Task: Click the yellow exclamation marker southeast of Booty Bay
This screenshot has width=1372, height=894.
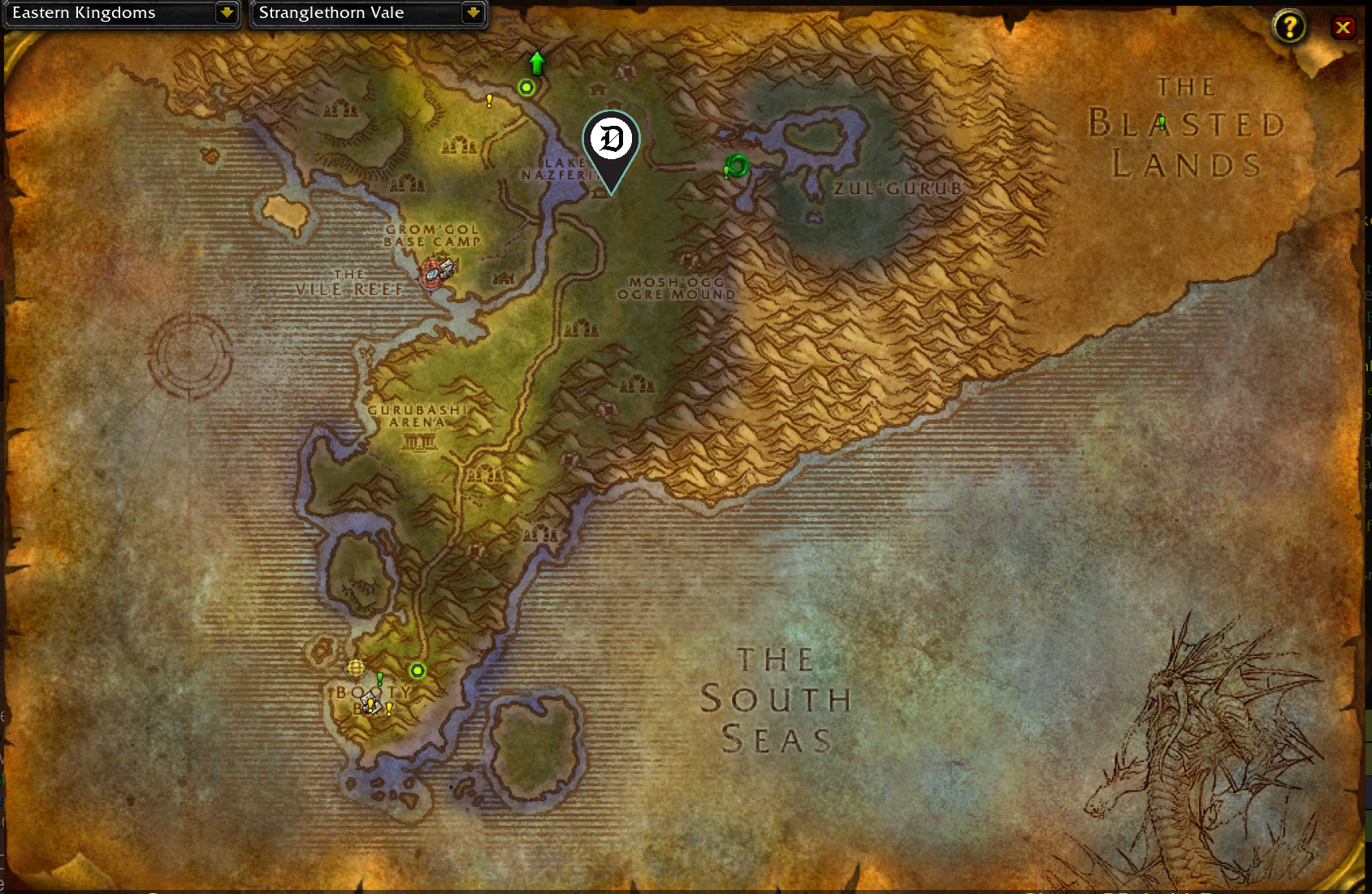Action: pyautogui.click(x=389, y=709)
